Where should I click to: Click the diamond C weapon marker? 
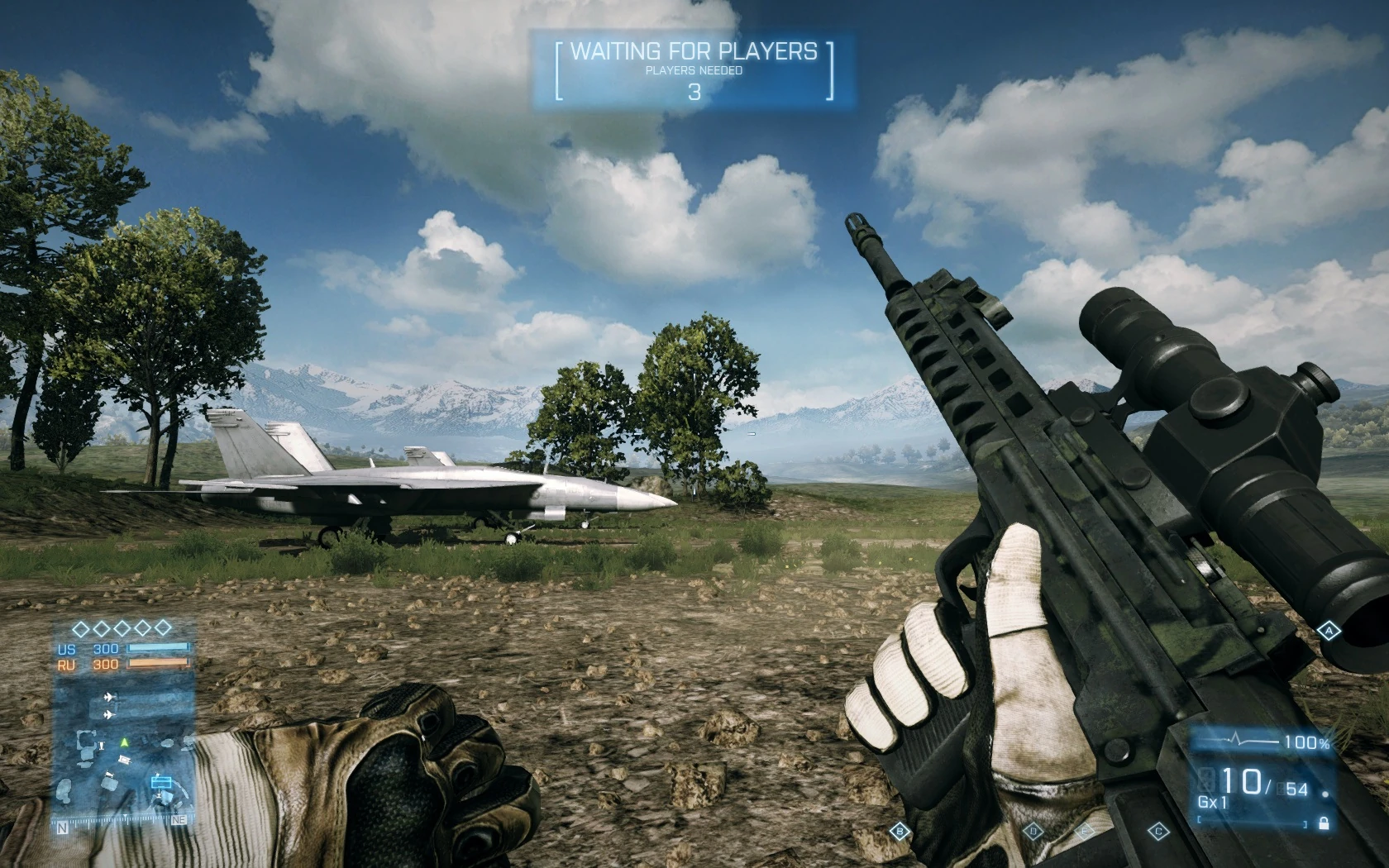[x=1158, y=831]
